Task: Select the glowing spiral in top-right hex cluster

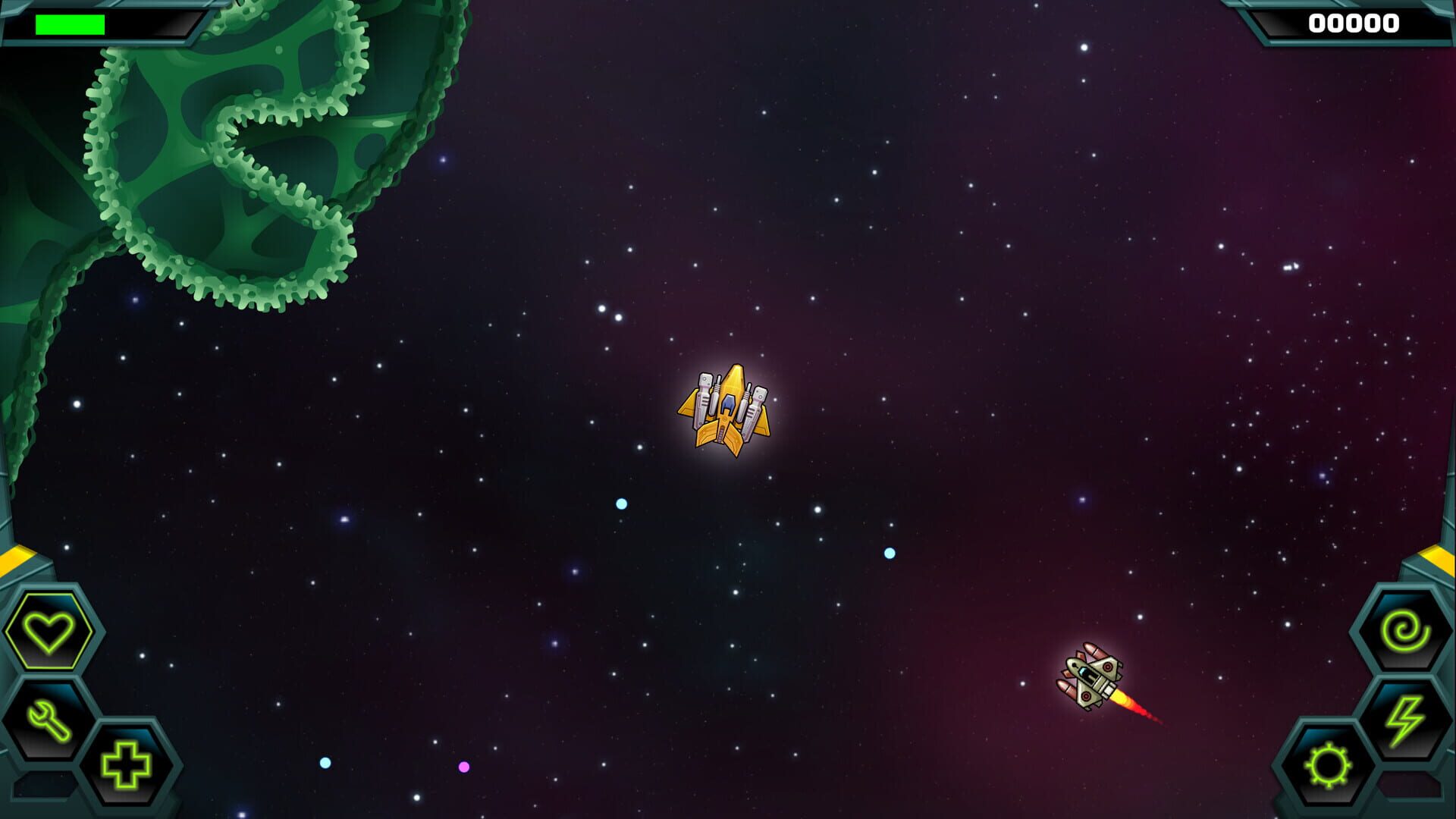Action: pyautogui.click(x=1404, y=628)
